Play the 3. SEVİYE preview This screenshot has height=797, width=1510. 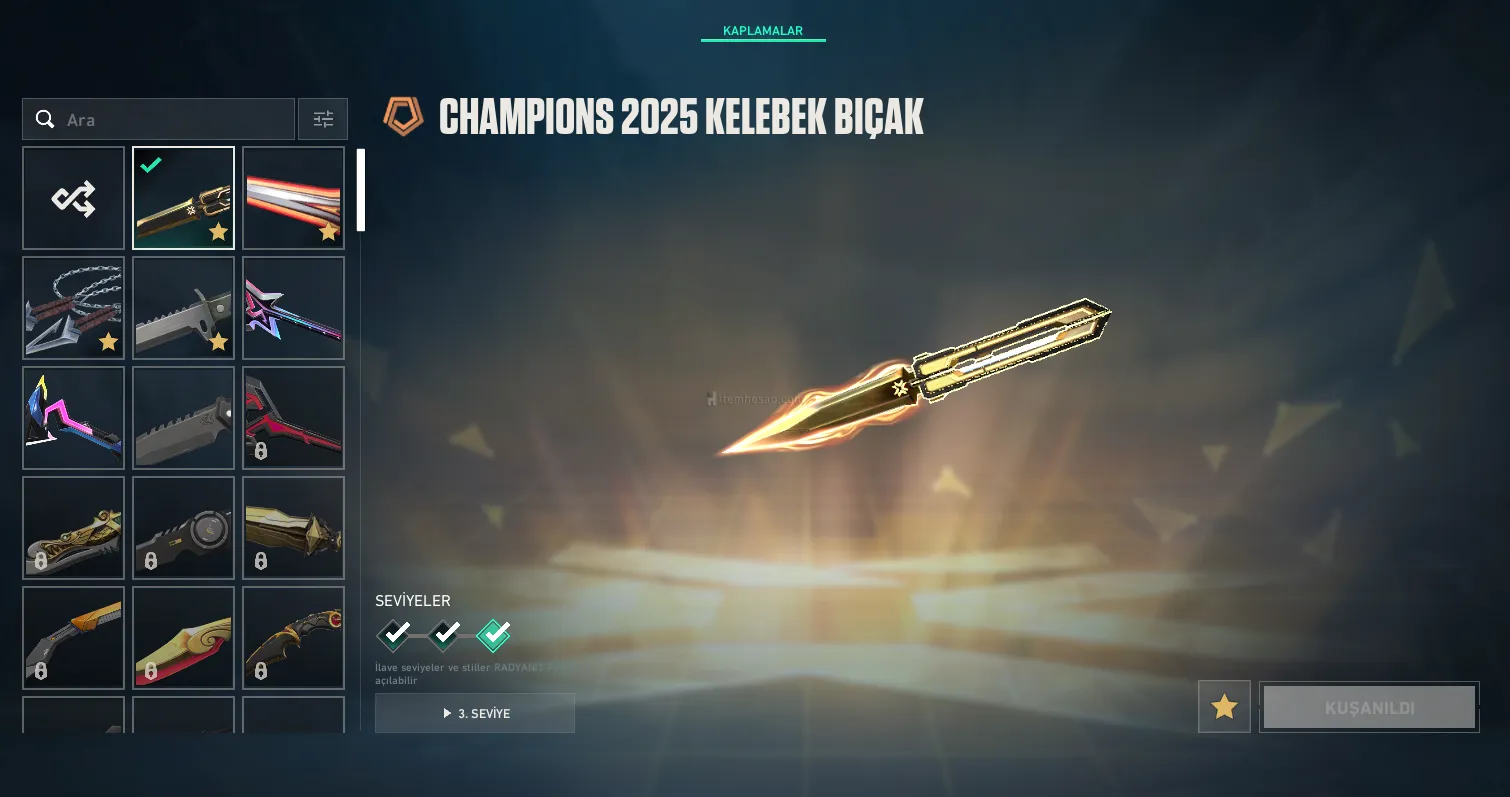(475, 713)
